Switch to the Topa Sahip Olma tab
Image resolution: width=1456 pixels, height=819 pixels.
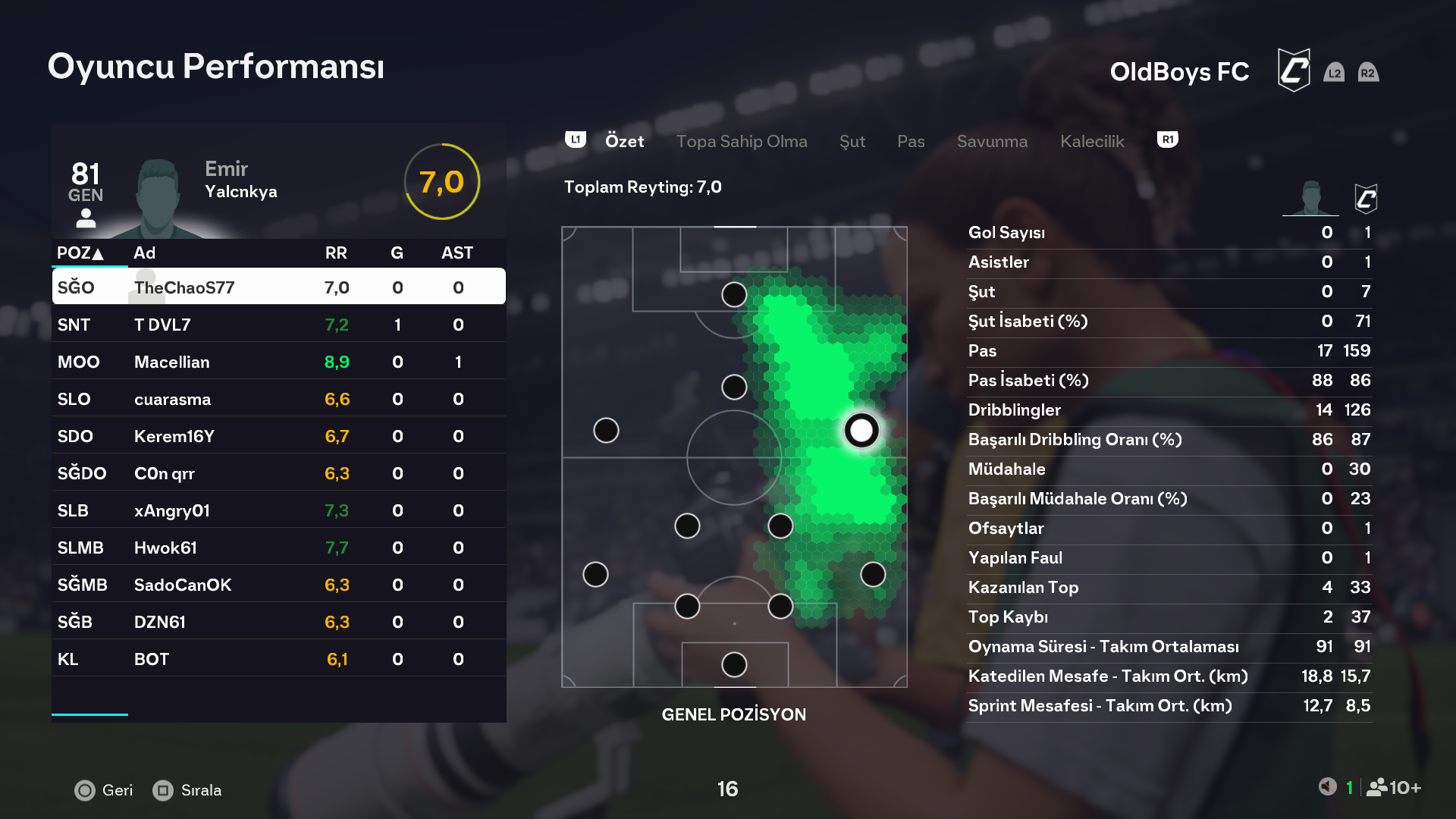(x=741, y=142)
